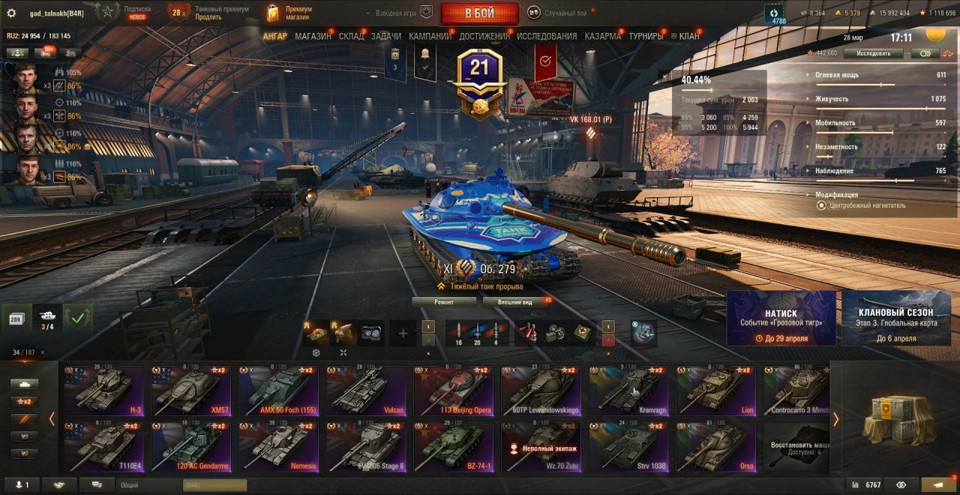Viewport: 960px width, 495px height.
Task: Switch to the КАЗАРМА tab
Action: [x=603, y=36]
